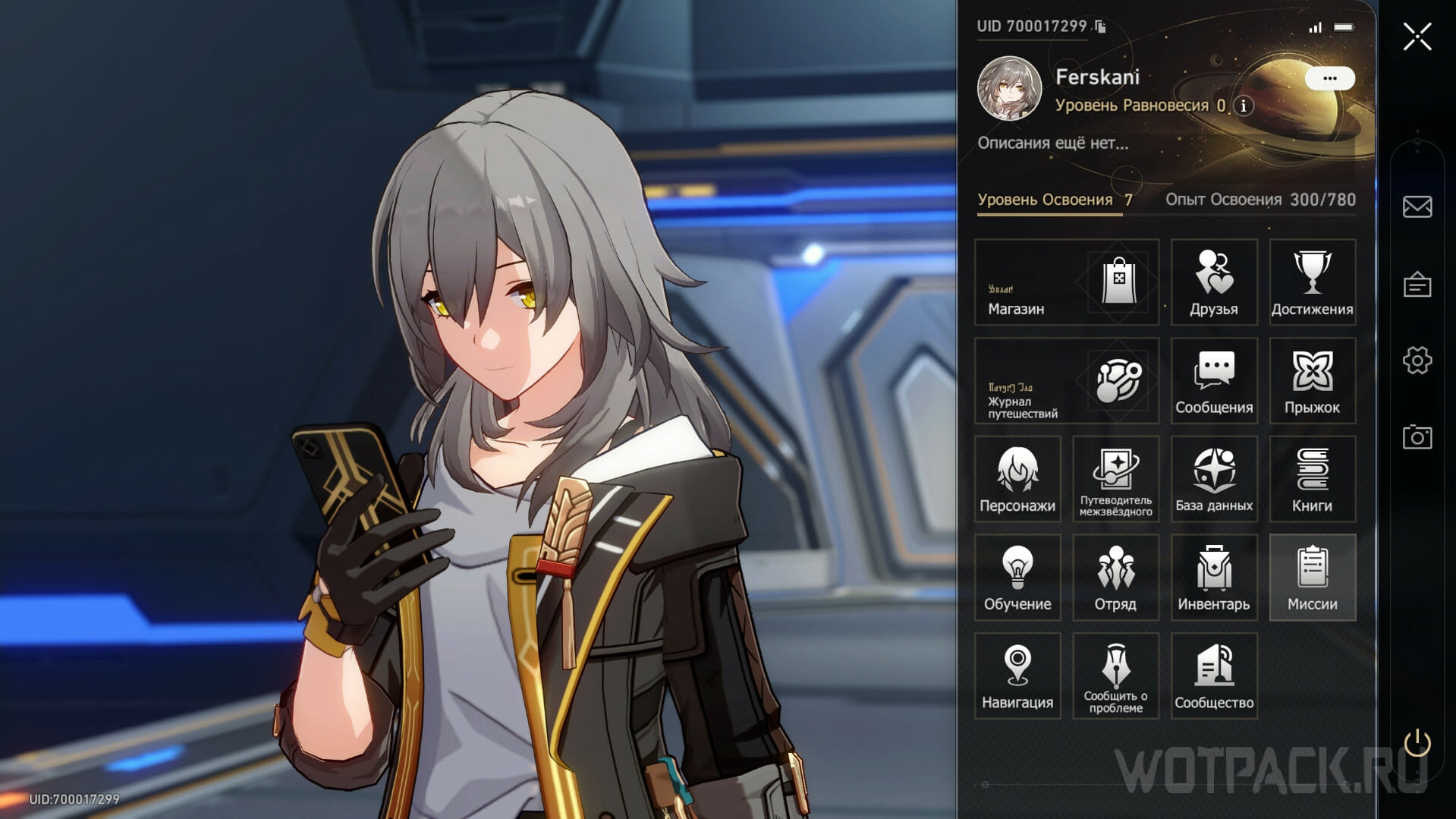Open Журнал путешествий travel log
The width and height of the screenshot is (1456, 819).
(1066, 381)
